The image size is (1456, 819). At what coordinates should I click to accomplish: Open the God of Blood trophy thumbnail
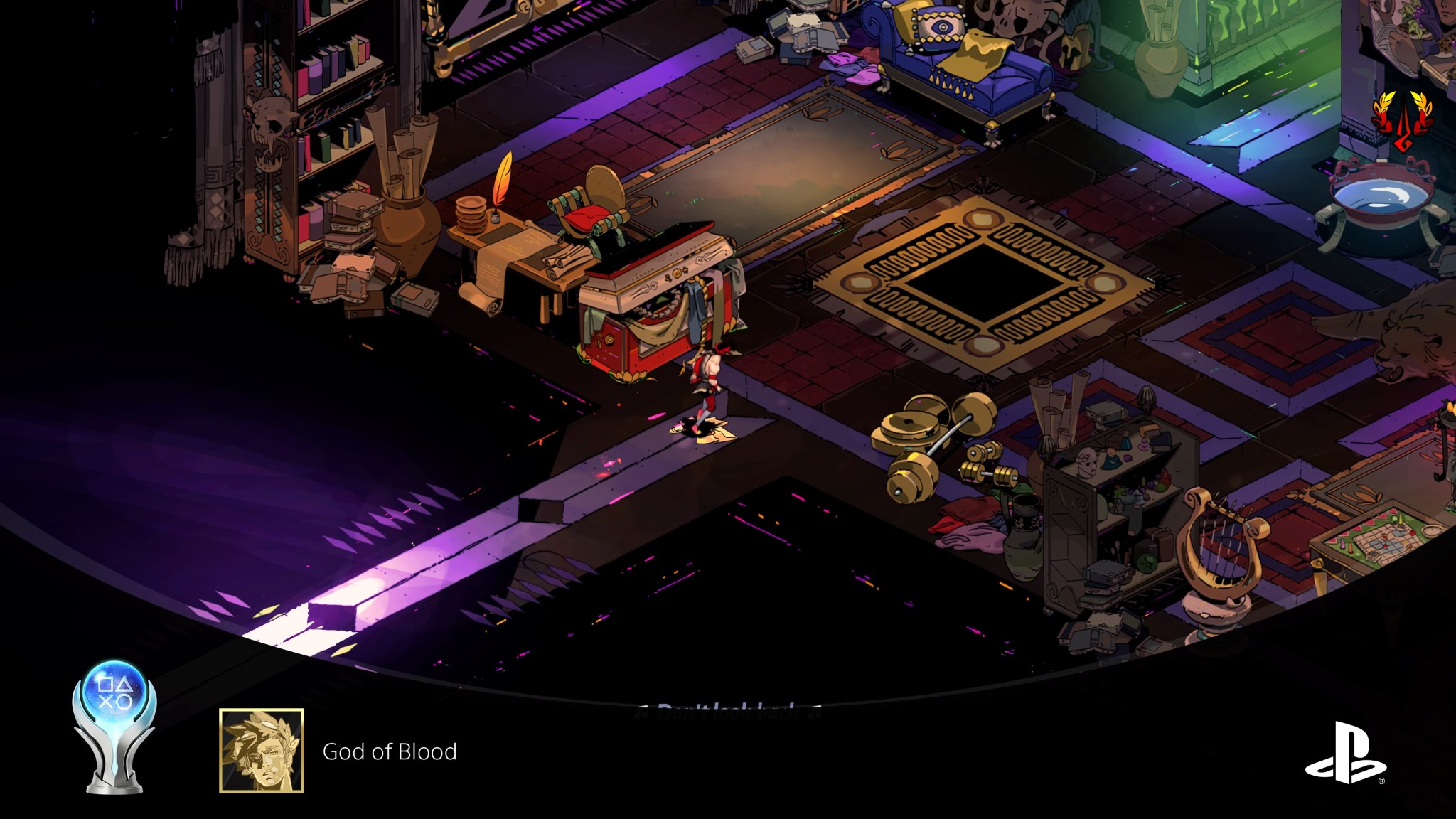click(x=262, y=750)
